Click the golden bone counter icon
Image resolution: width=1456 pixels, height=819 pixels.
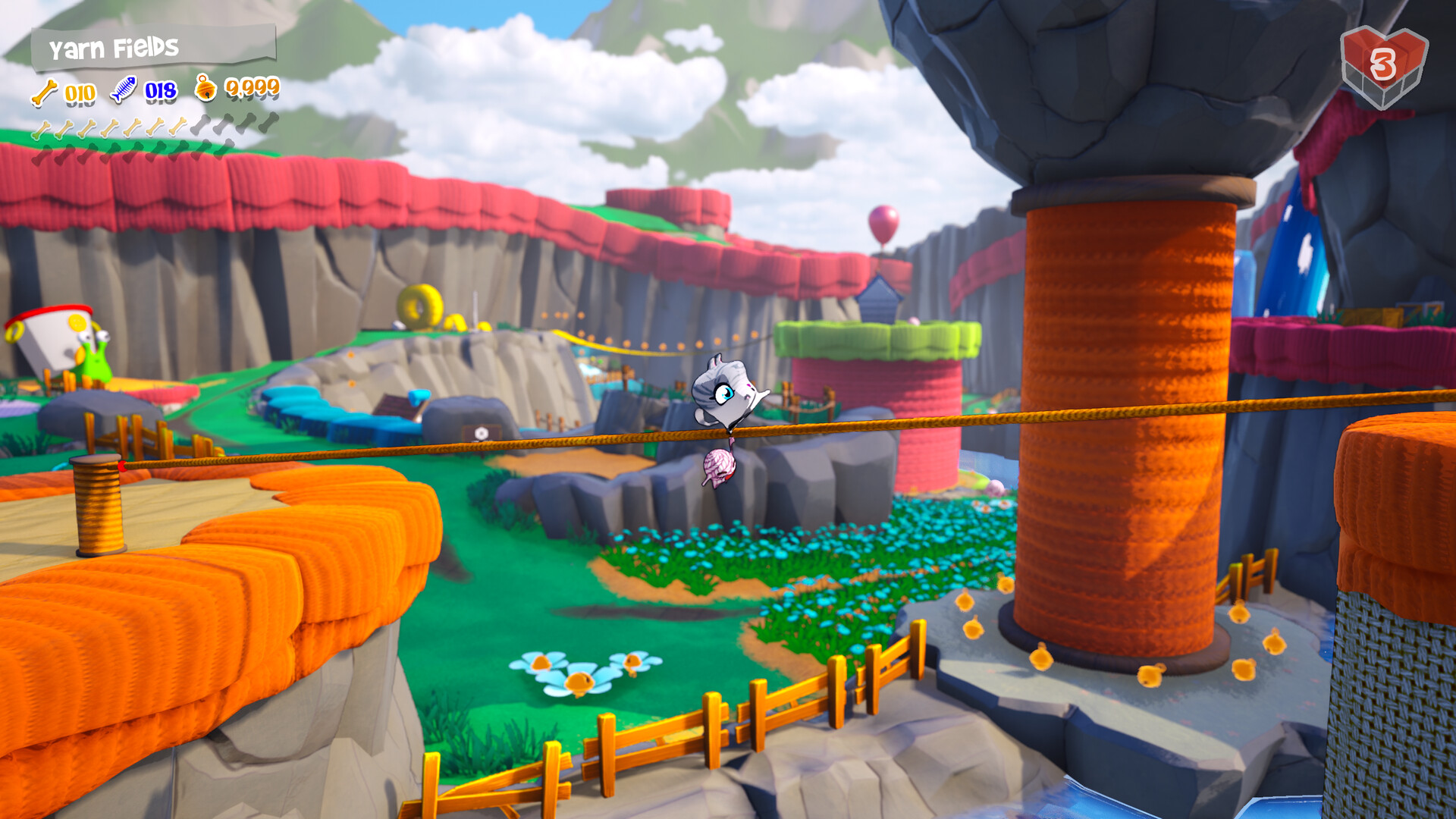click(44, 93)
